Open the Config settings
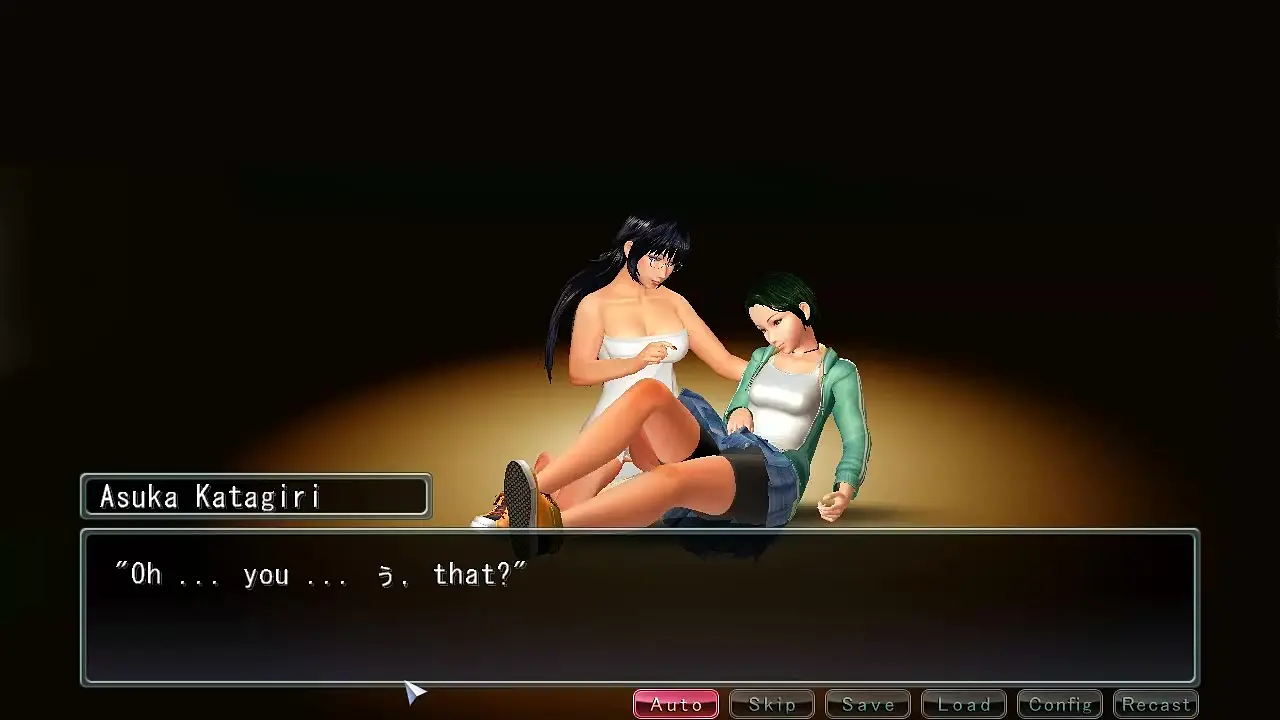1280x720 pixels. tap(1060, 704)
